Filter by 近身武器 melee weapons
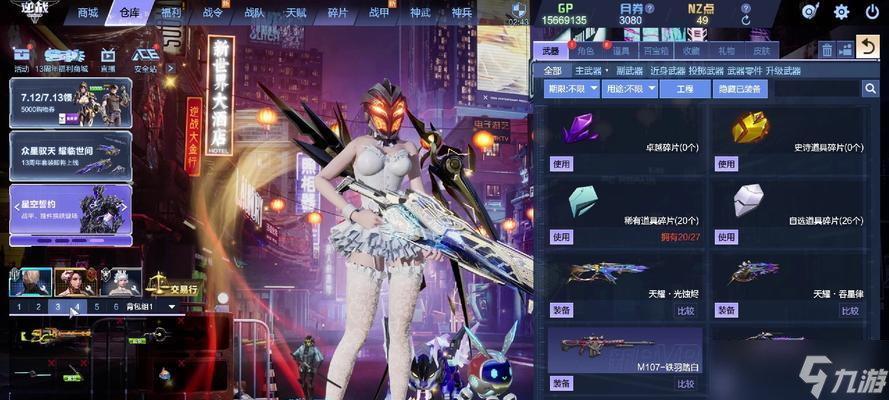This screenshot has height=400, width=889. (669, 71)
